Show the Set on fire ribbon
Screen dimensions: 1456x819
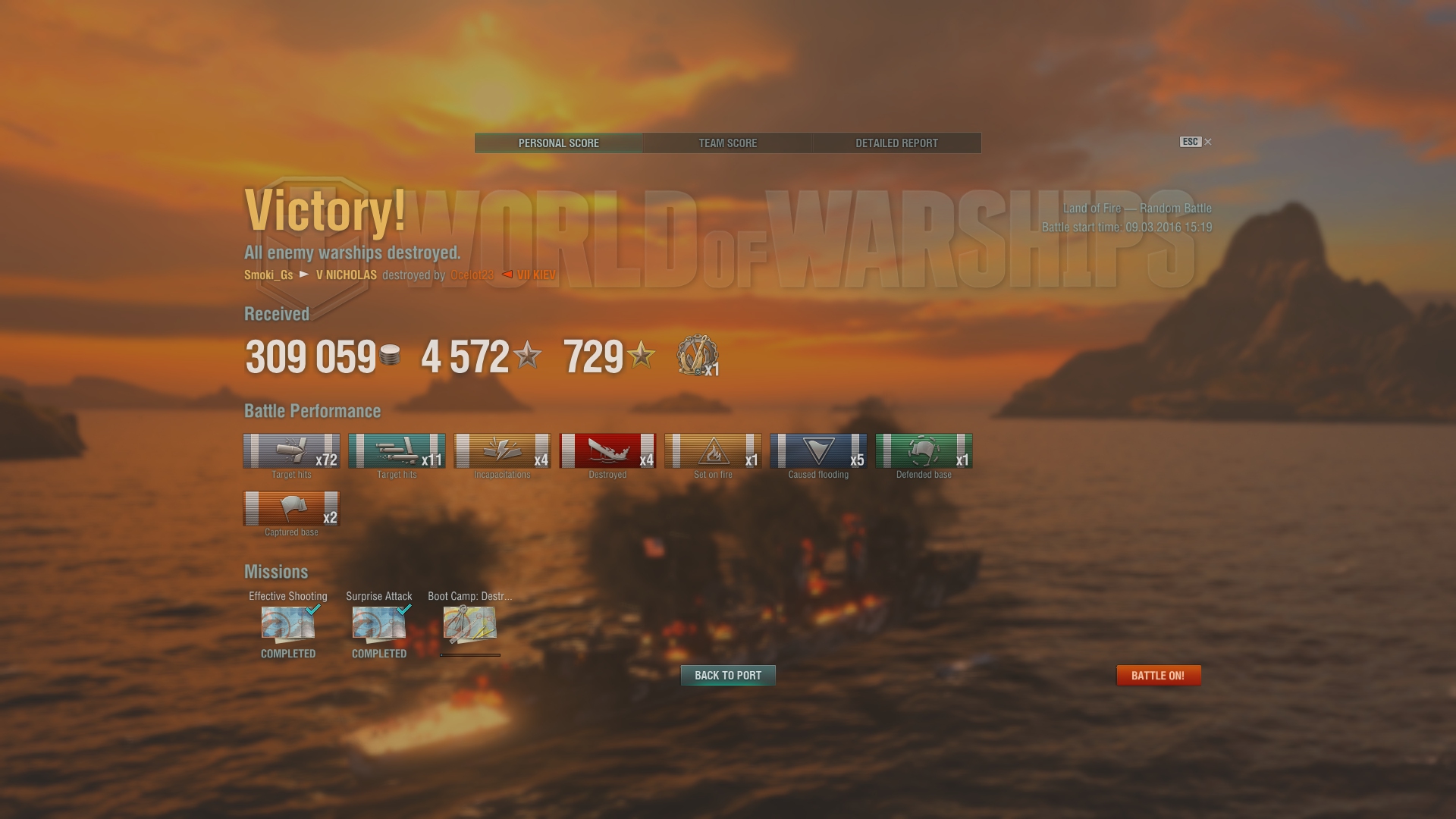713,451
